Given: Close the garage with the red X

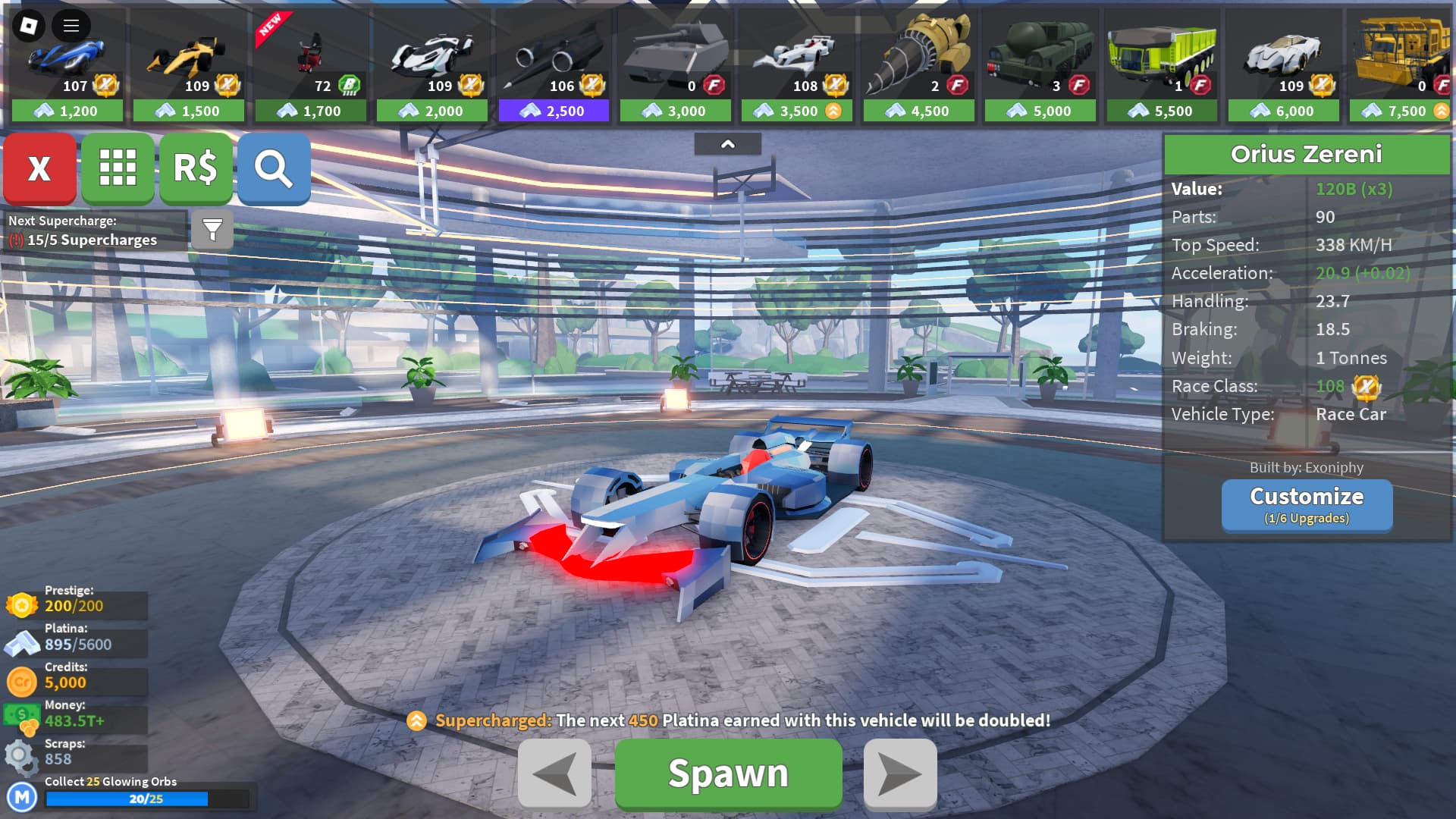Looking at the screenshot, I should (39, 168).
